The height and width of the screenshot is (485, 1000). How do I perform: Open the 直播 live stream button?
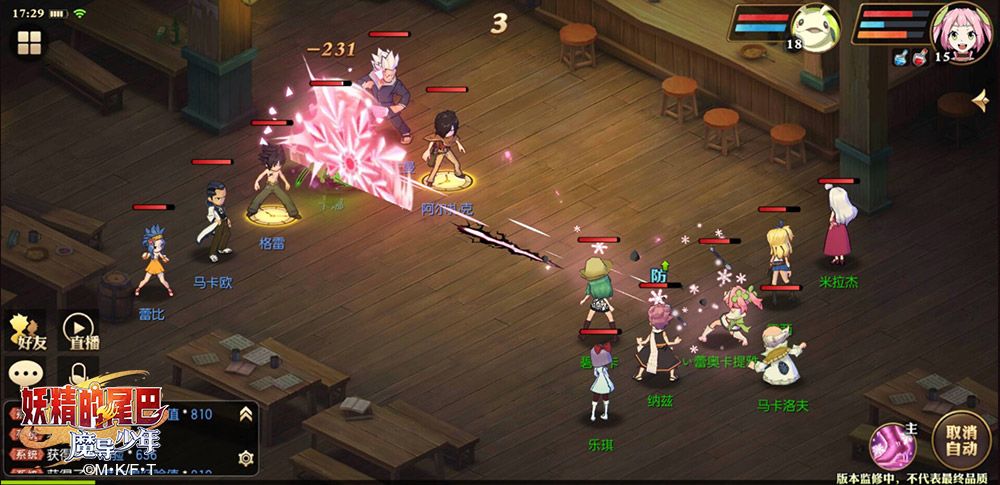(x=81, y=330)
